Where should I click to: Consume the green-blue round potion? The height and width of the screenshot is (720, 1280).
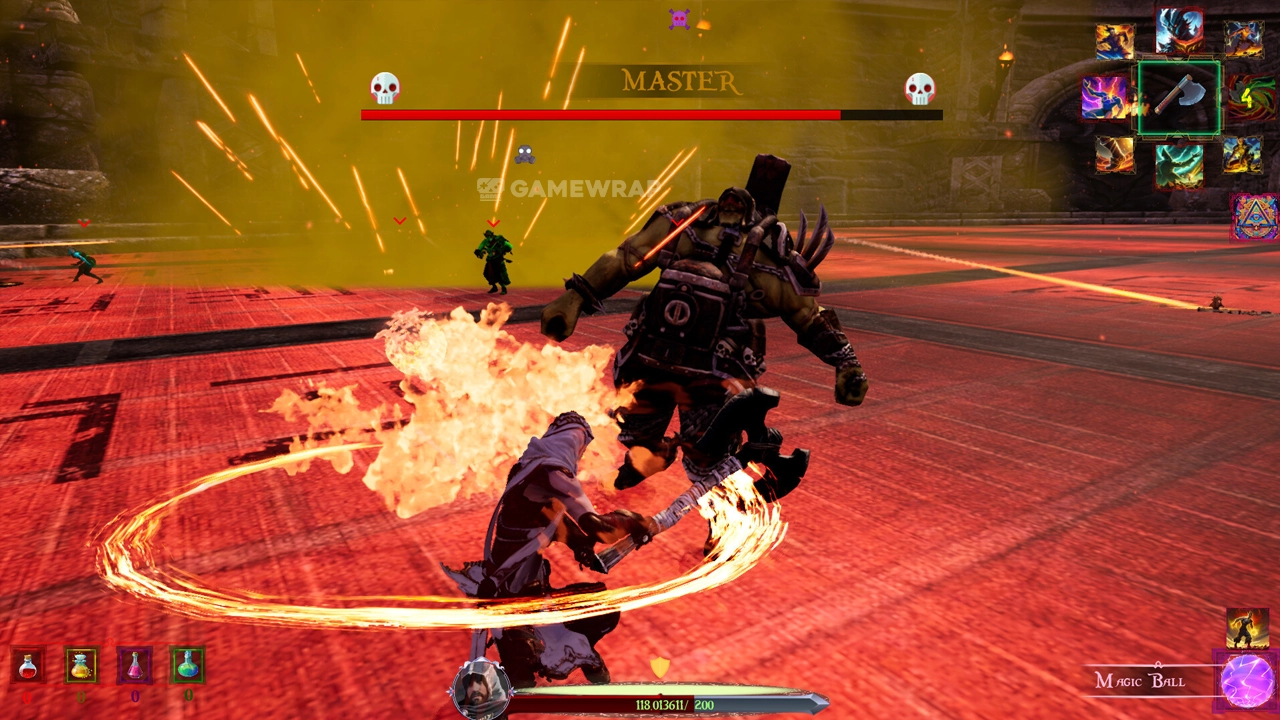187,665
